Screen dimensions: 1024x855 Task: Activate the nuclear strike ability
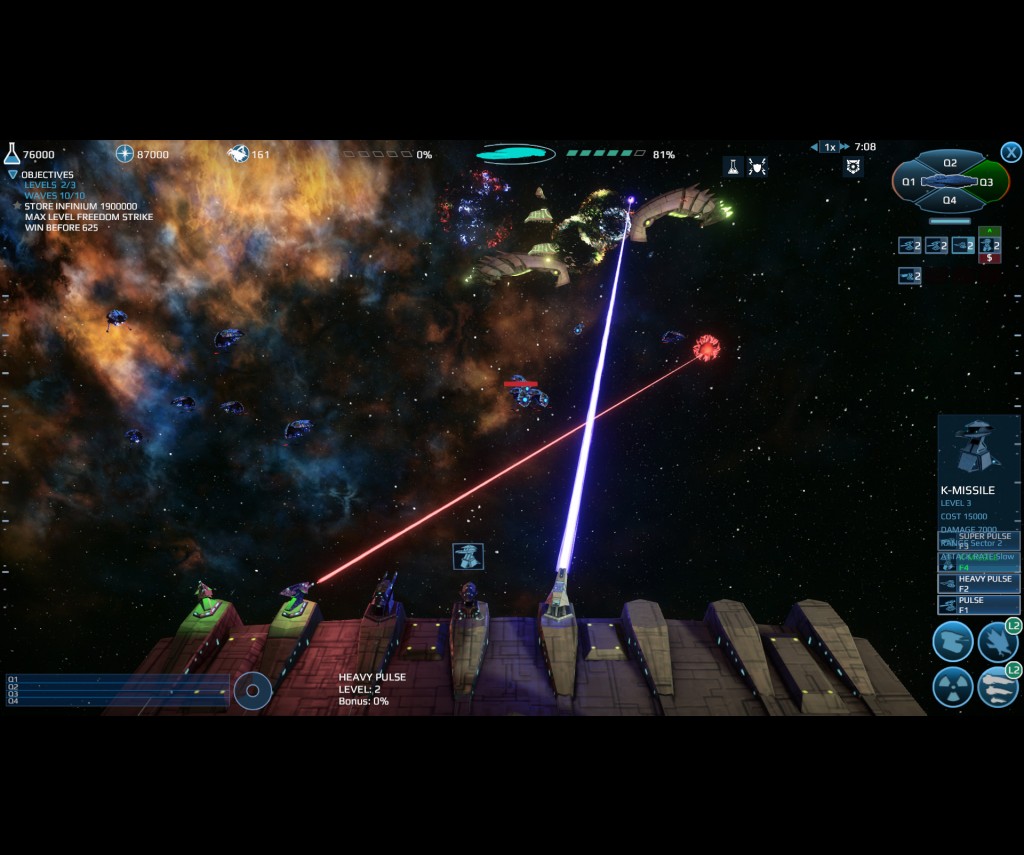coord(952,687)
